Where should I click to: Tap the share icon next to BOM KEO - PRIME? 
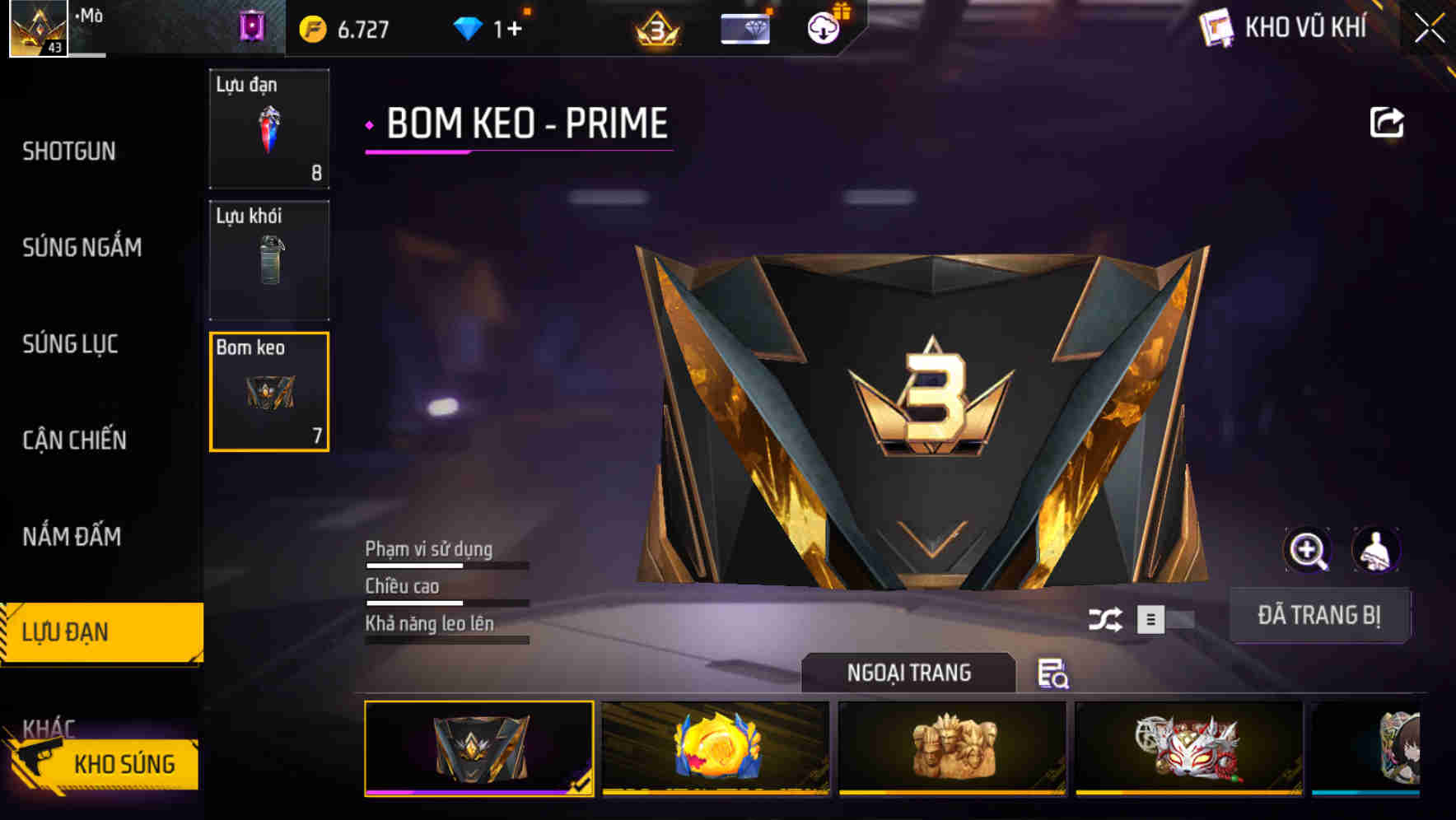[x=1387, y=121]
